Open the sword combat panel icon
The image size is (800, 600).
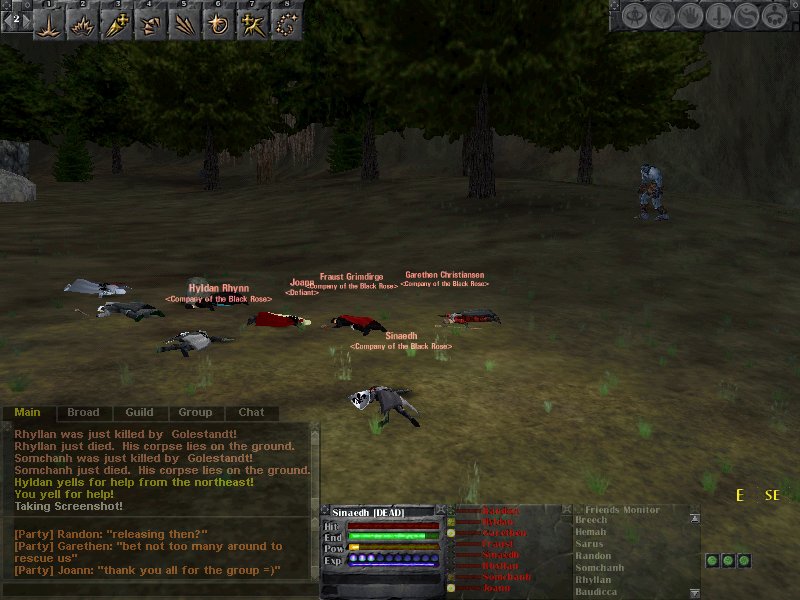click(x=718, y=16)
